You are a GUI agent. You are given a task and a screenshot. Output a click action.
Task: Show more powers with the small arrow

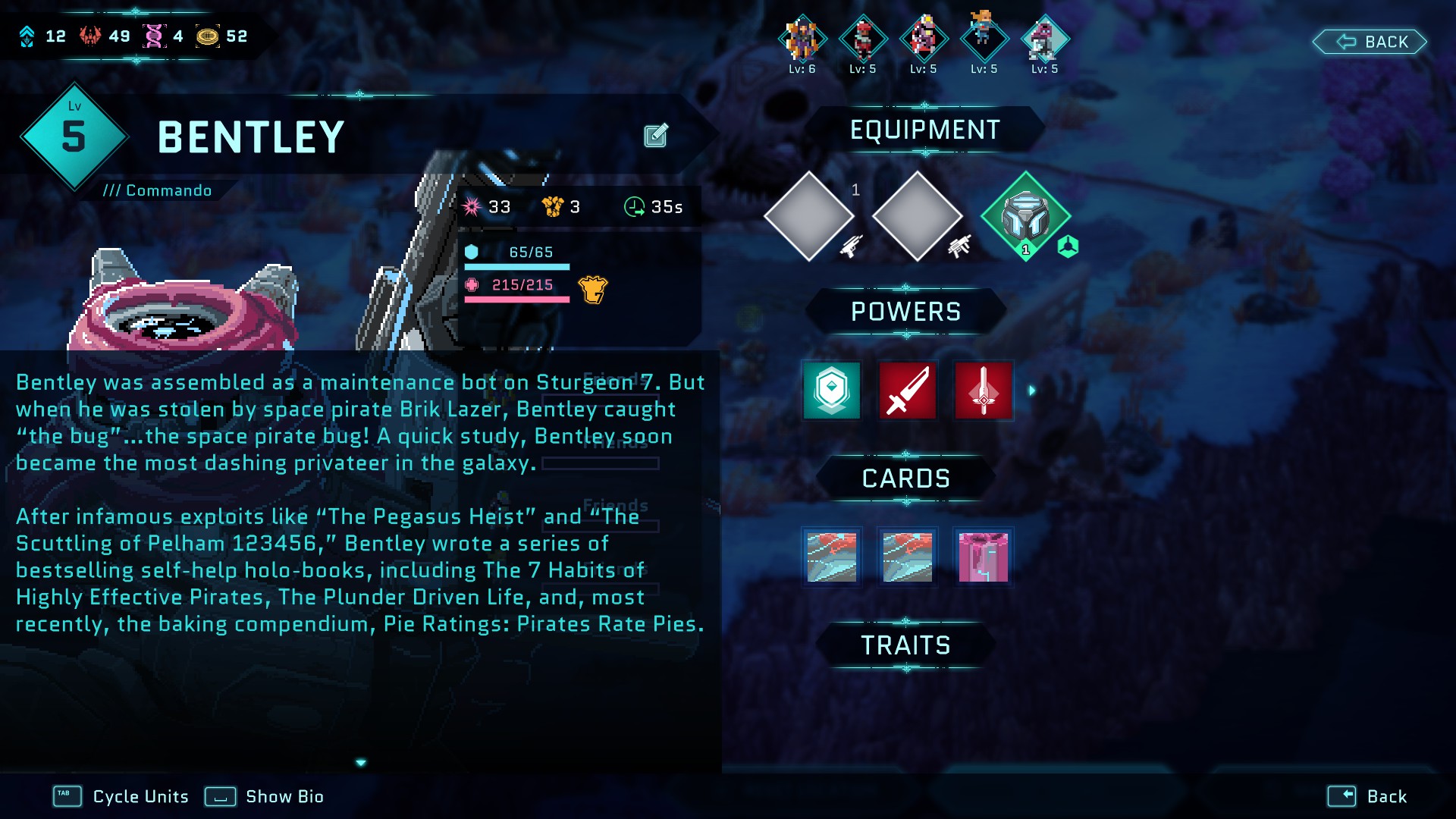pyautogui.click(x=1032, y=391)
